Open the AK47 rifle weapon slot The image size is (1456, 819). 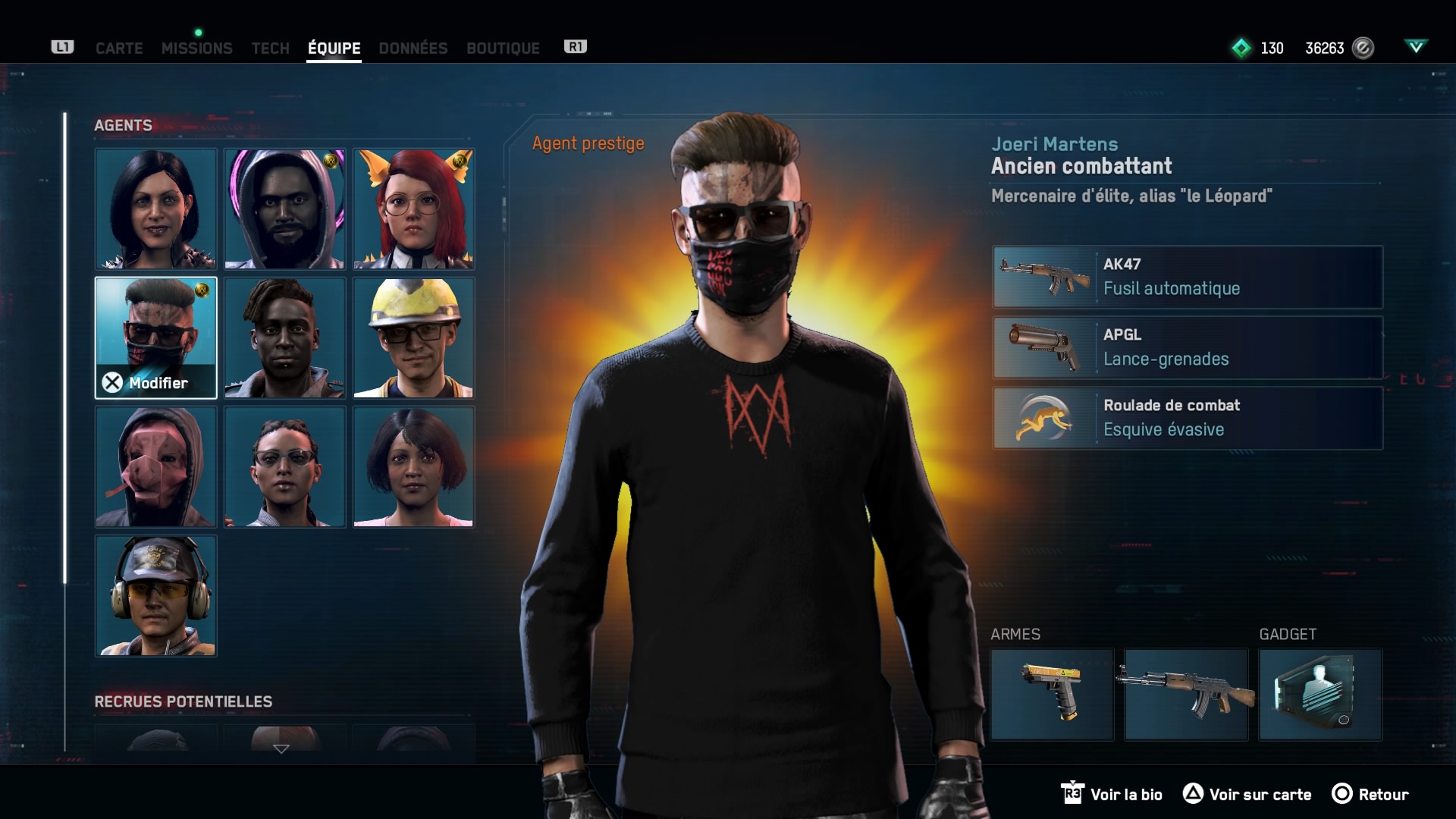click(1186, 694)
